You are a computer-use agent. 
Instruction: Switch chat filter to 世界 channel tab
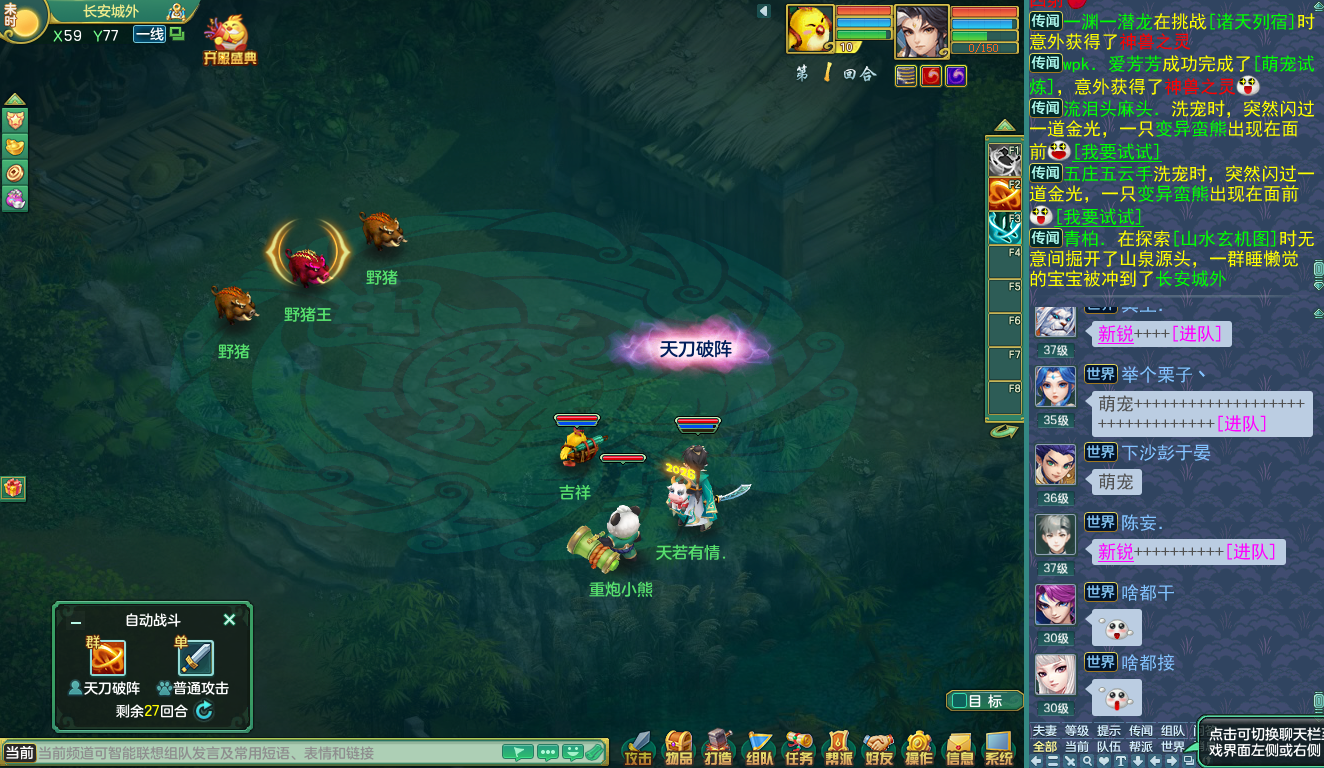(x=1172, y=746)
